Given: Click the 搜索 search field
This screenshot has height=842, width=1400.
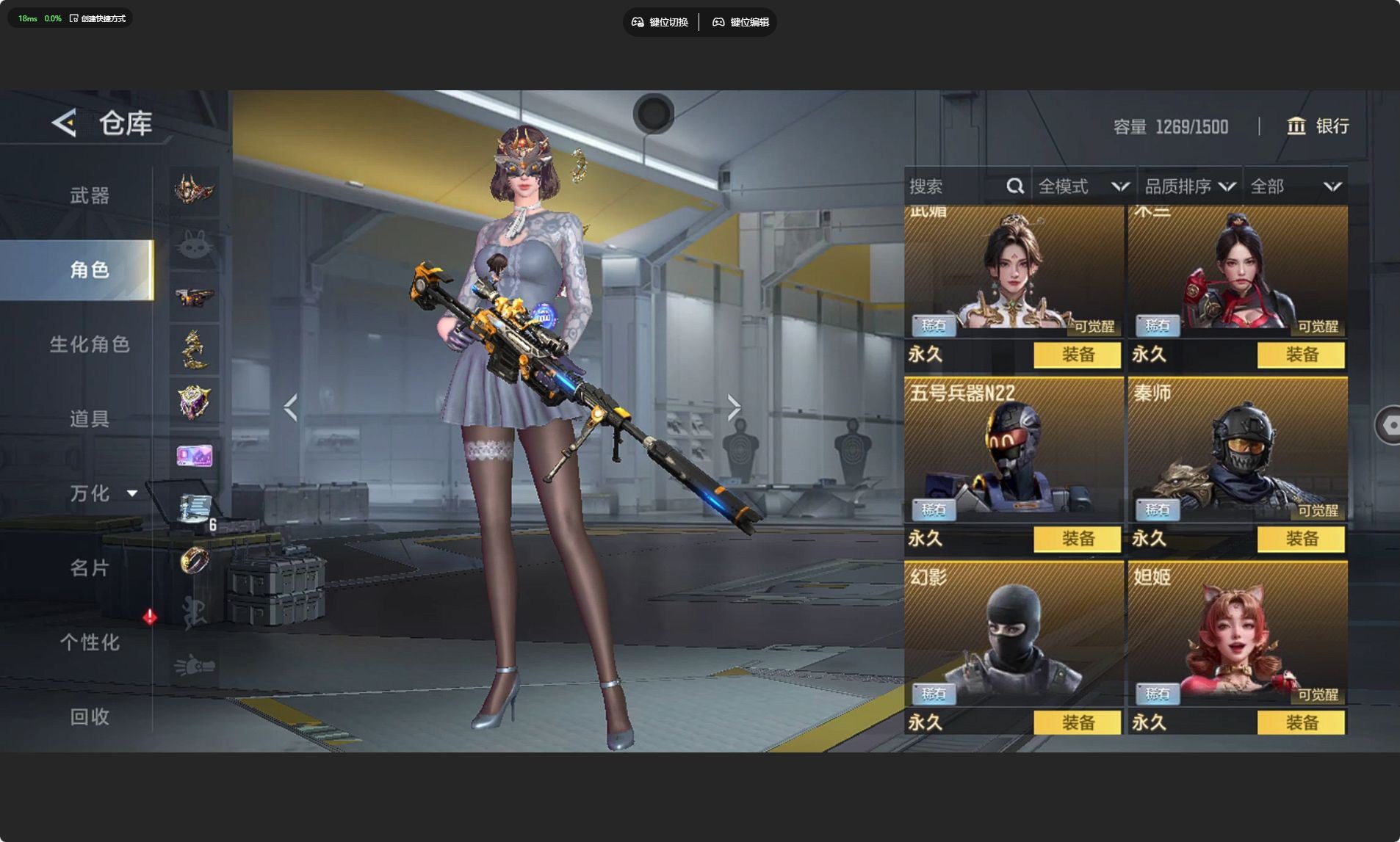Looking at the screenshot, I should [955, 186].
